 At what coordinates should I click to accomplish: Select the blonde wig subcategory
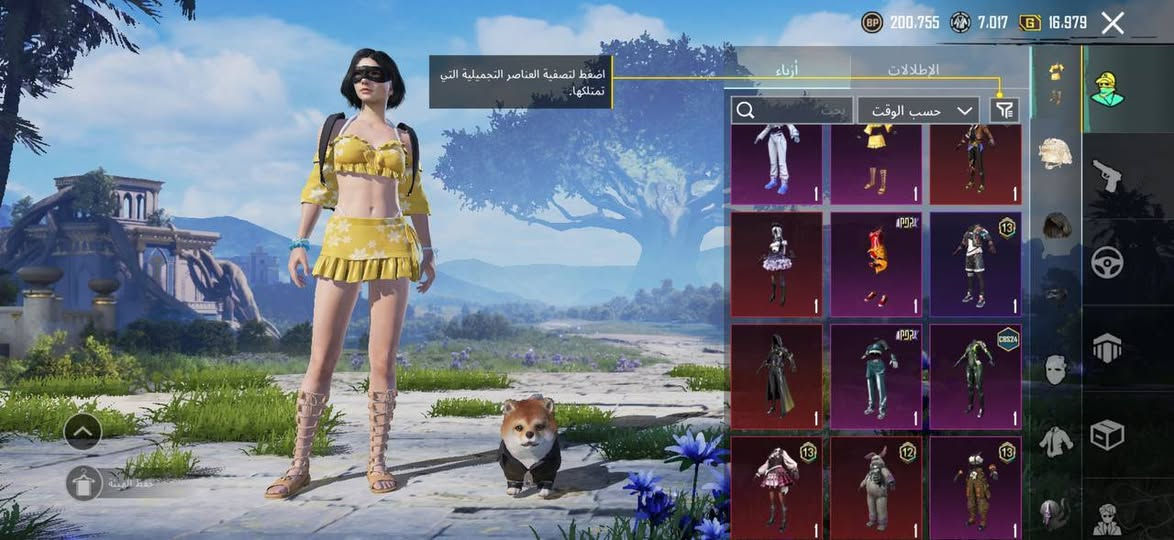(1056, 152)
